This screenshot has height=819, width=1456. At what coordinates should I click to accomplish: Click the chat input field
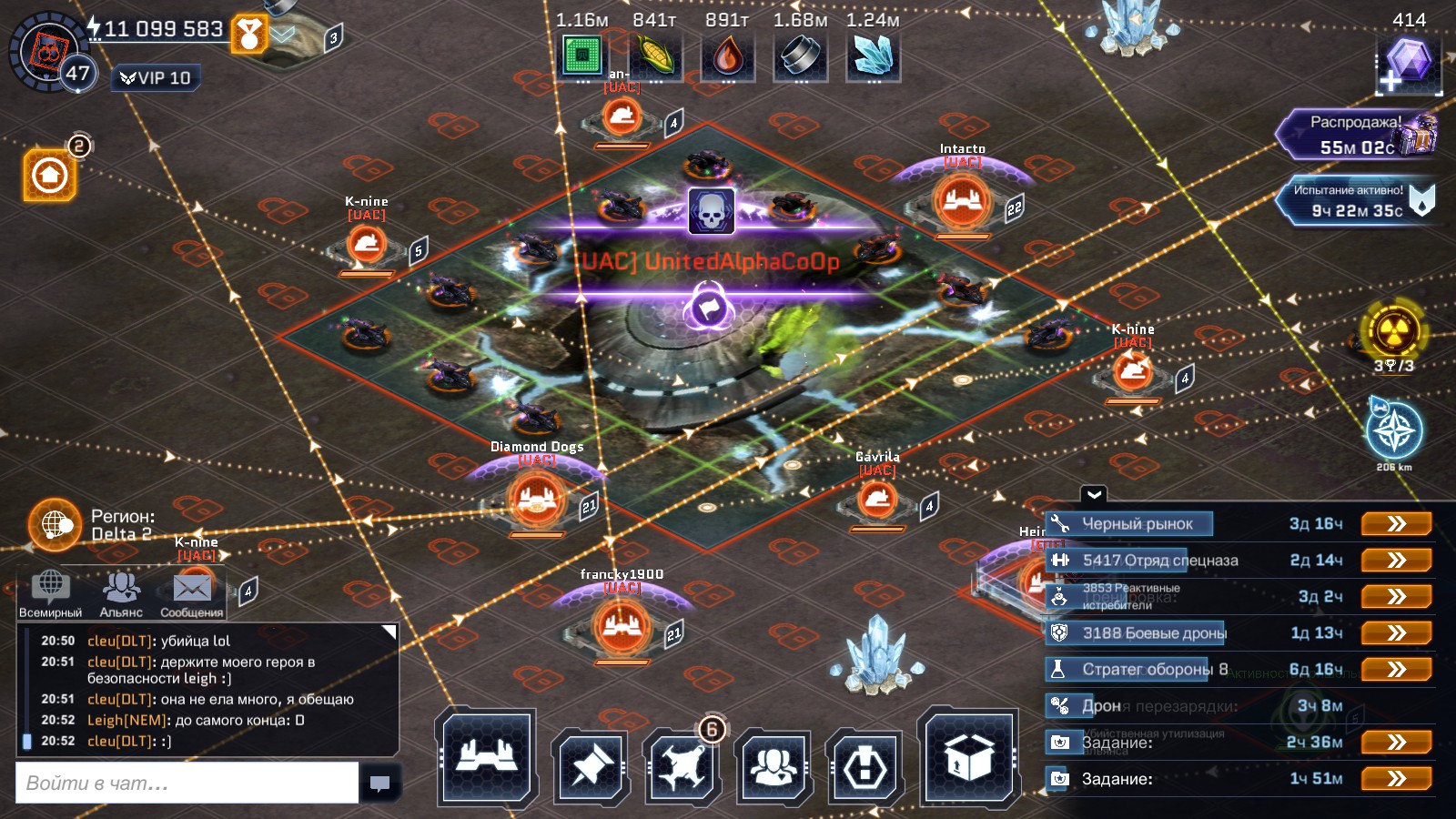(187, 783)
